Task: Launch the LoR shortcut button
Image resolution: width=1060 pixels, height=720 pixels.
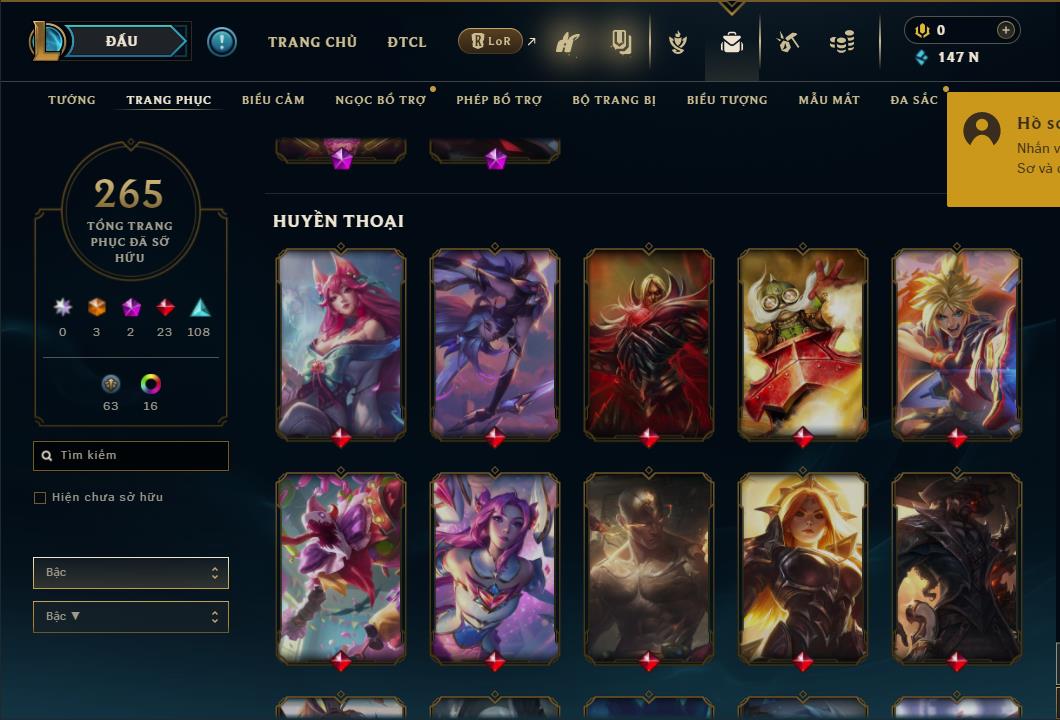Action: coord(490,41)
